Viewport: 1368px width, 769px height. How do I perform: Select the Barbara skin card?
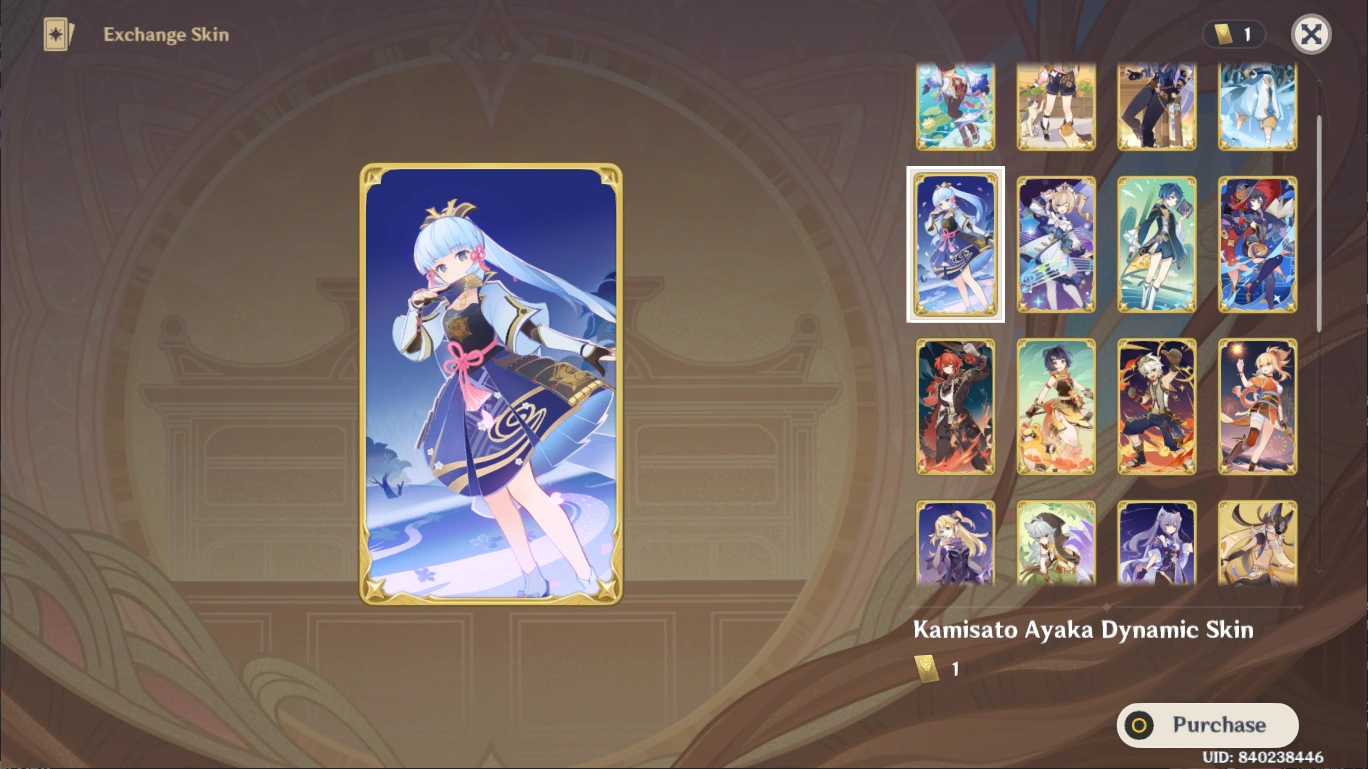click(1056, 243)
